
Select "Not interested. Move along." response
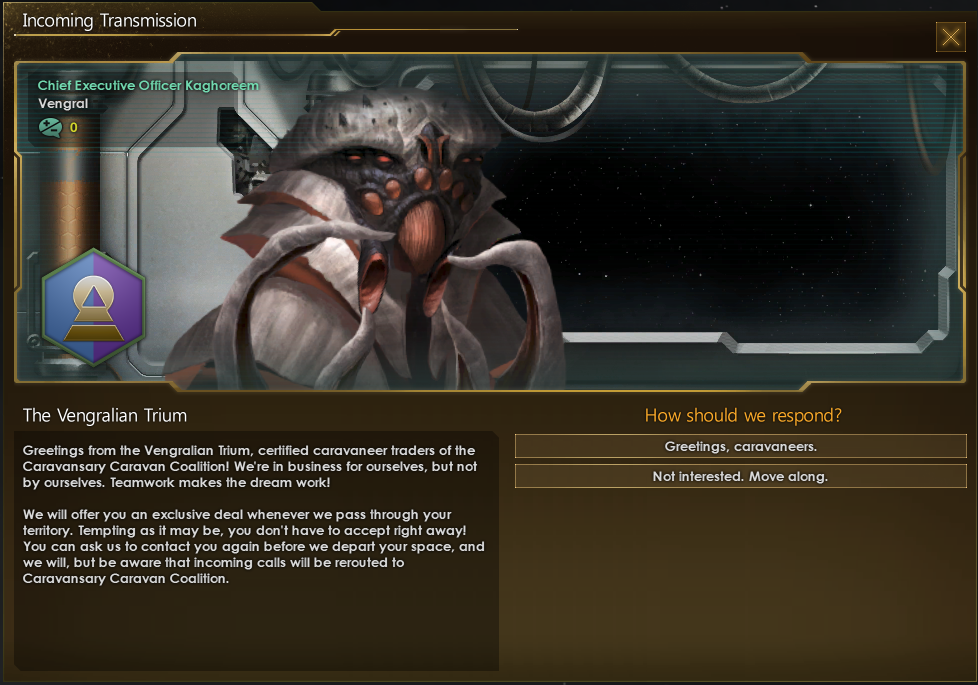[x=740, y=476]
